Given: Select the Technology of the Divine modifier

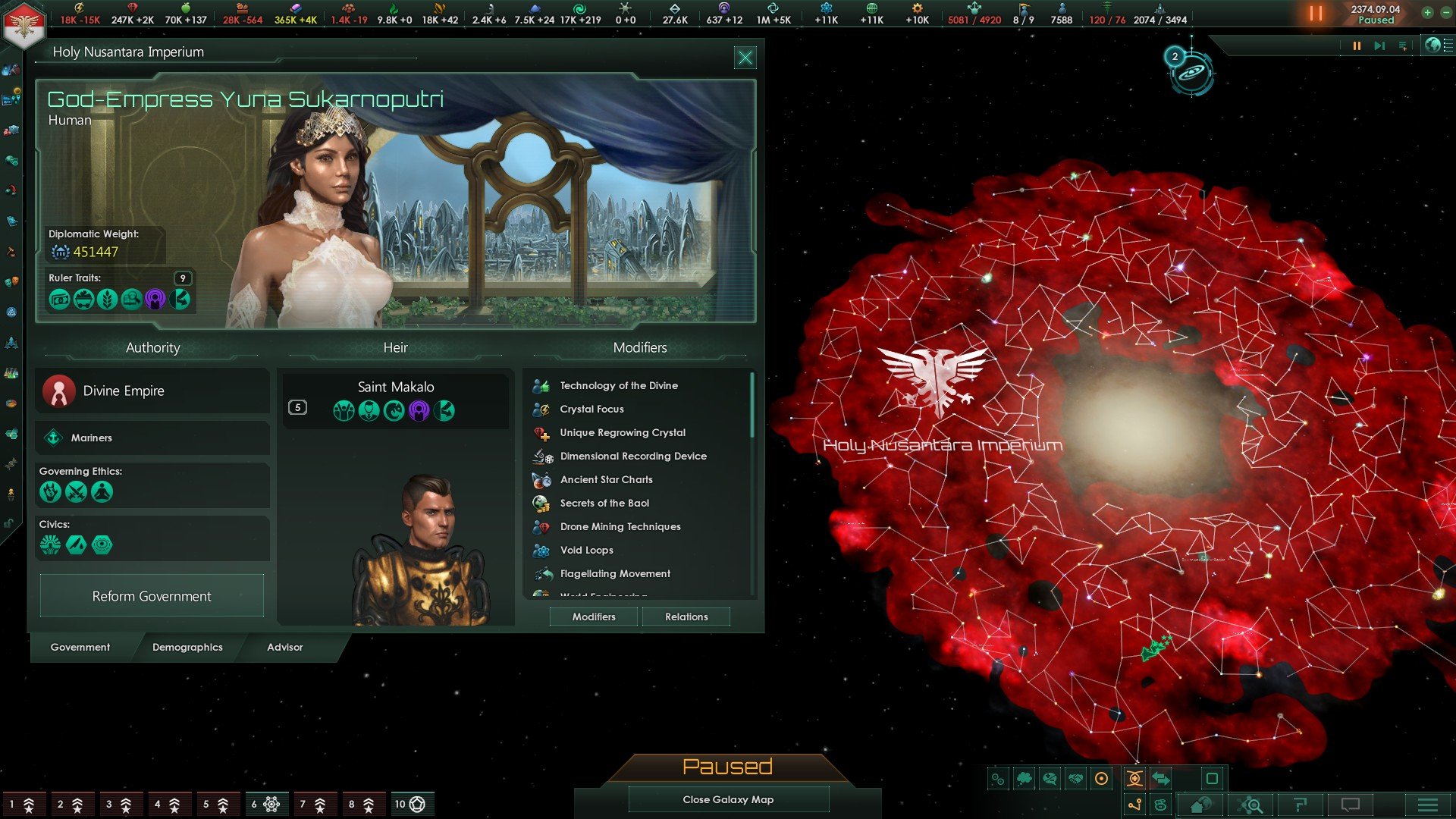Looking at the screenshot, I should click(x=619, y=385).
